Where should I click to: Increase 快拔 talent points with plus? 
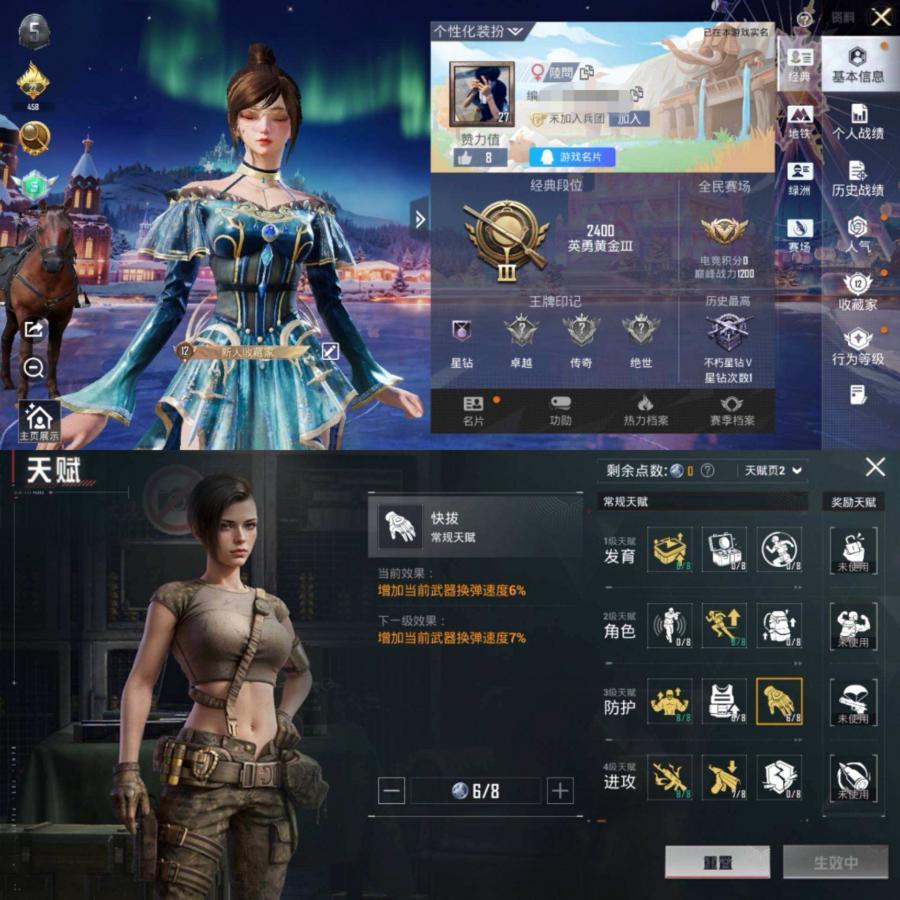coord(560,791)
